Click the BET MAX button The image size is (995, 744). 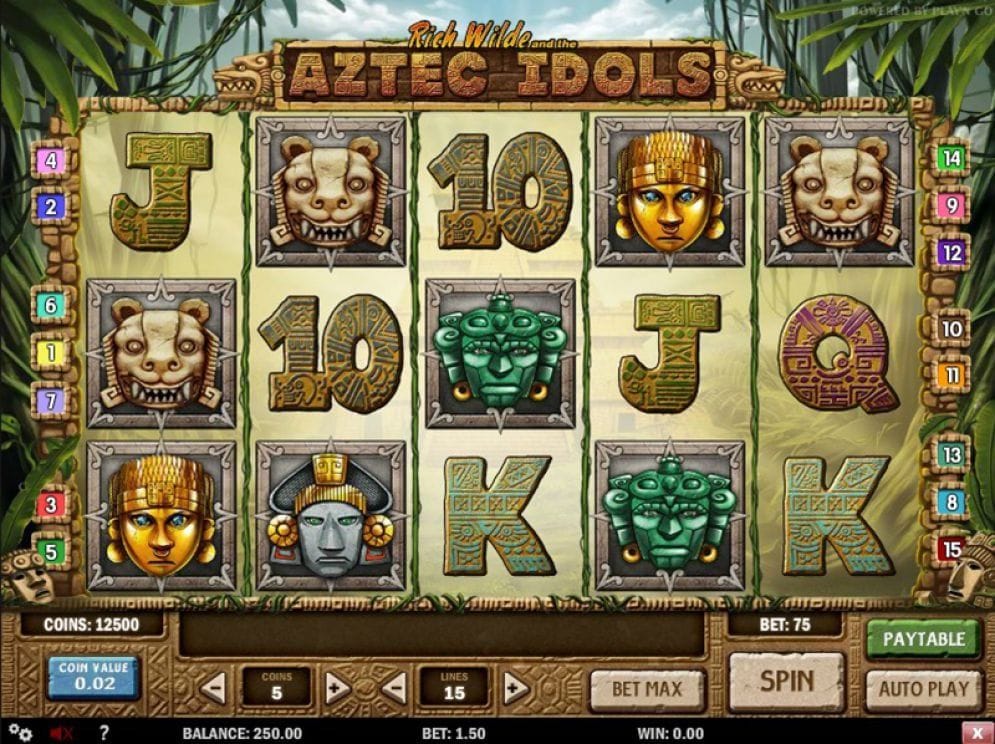coord(647,689)
